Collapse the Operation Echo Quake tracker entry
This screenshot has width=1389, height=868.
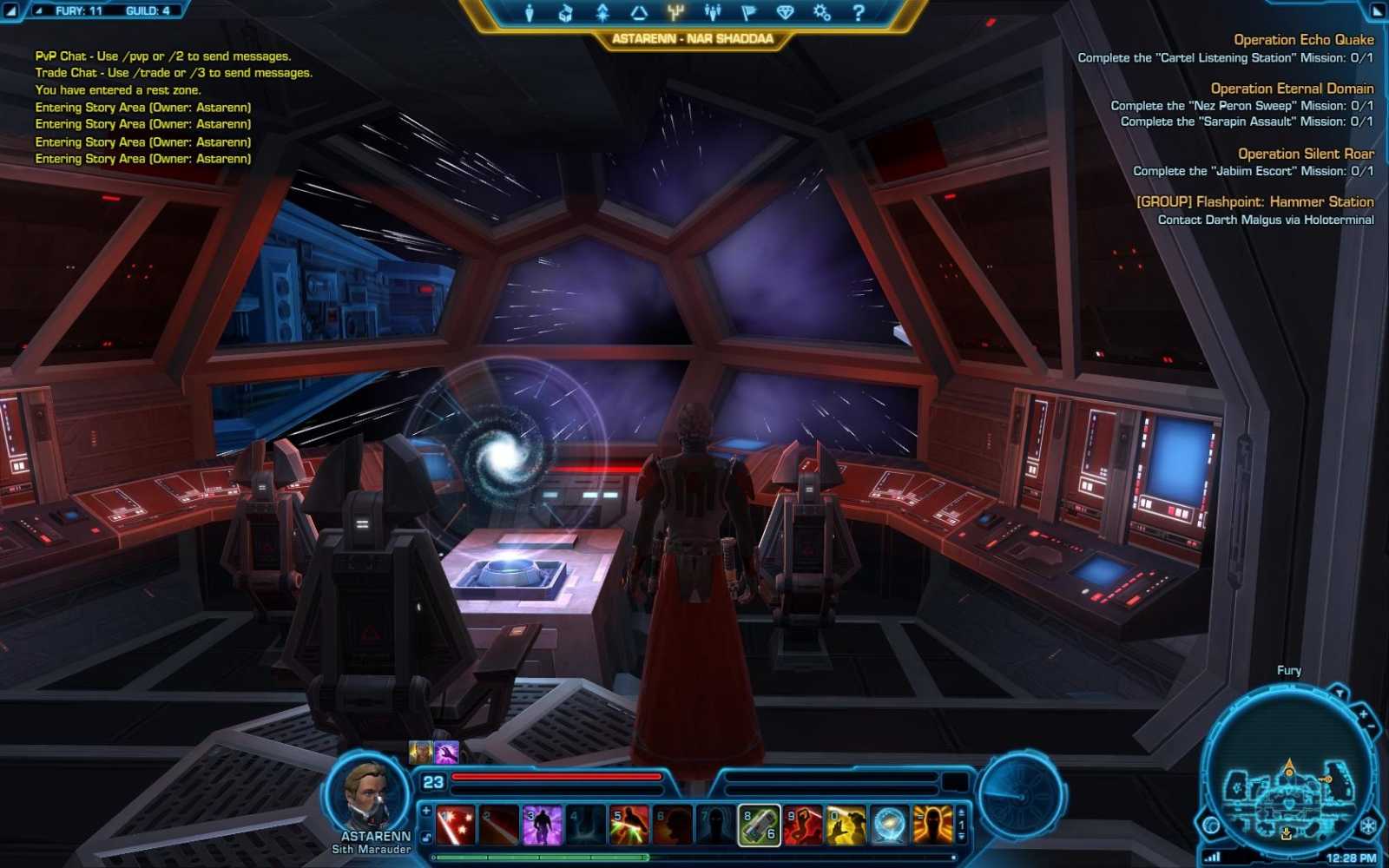click(1302, 40)
